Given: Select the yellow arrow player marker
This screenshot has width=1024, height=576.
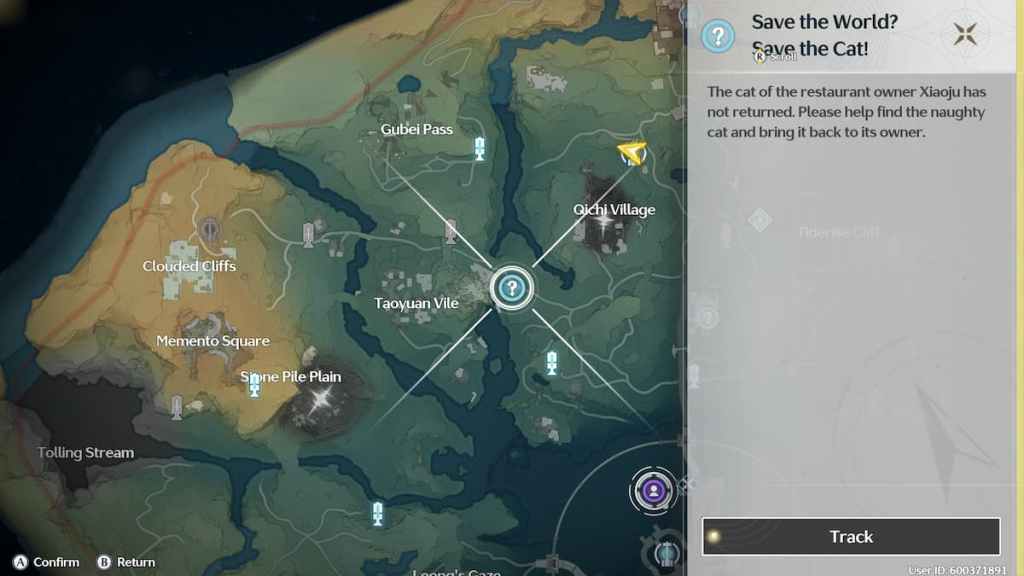Looking at the screenshot, I should (631, 152).
